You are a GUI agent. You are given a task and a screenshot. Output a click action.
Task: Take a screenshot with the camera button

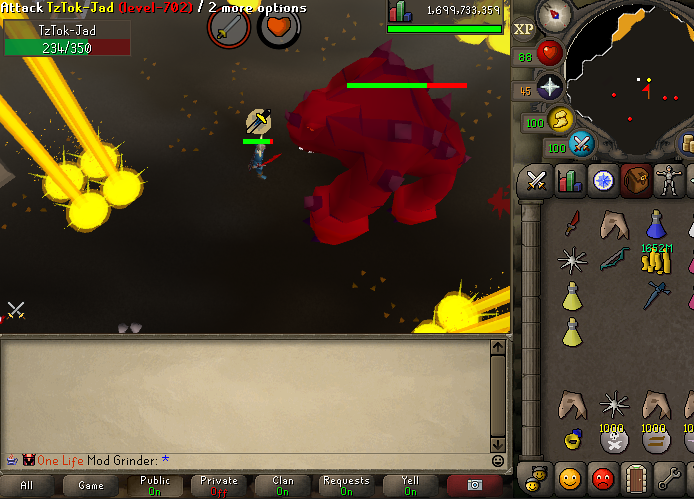[x=474, y=485]
